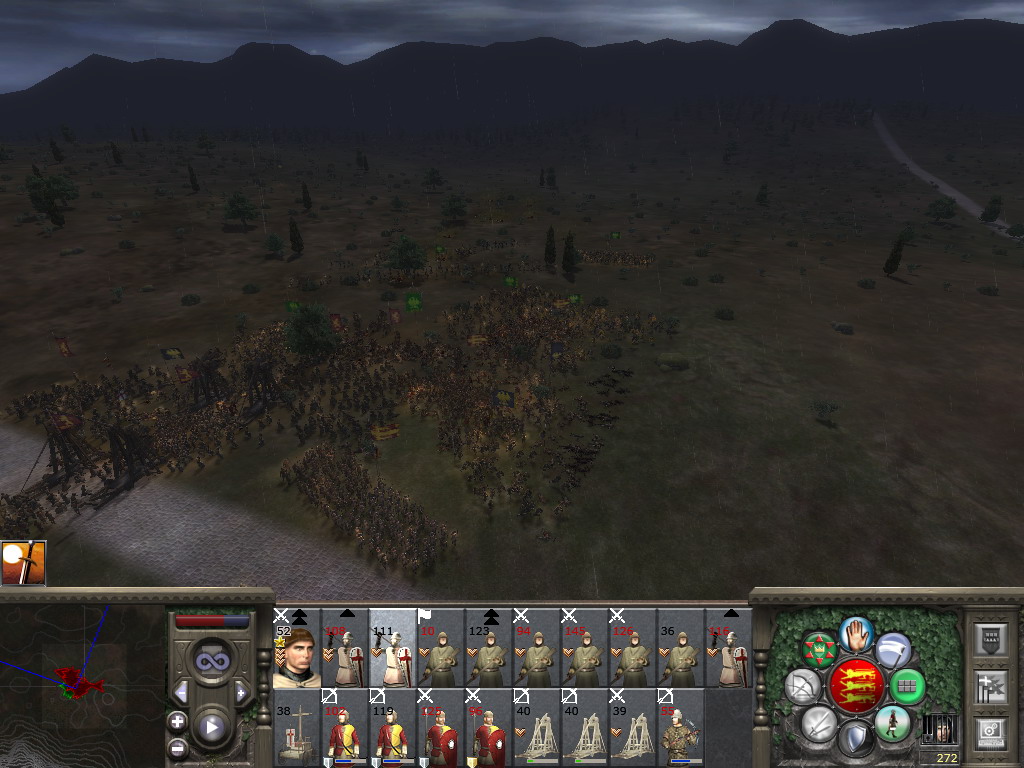
Task: Increase battle speed with right arrow
Action: coord(241,692)
